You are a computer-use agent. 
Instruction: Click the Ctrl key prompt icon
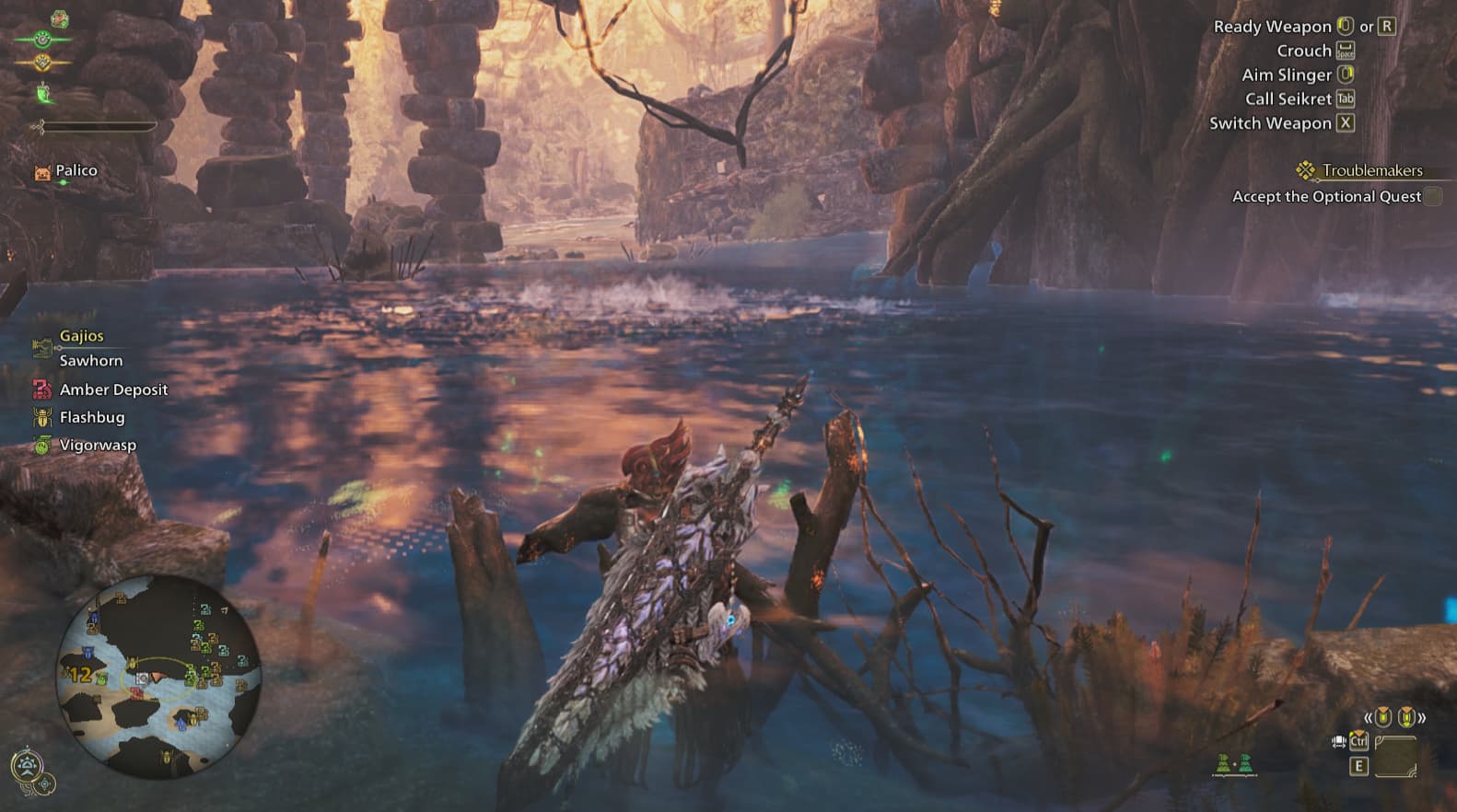[x=1359, y=742]
